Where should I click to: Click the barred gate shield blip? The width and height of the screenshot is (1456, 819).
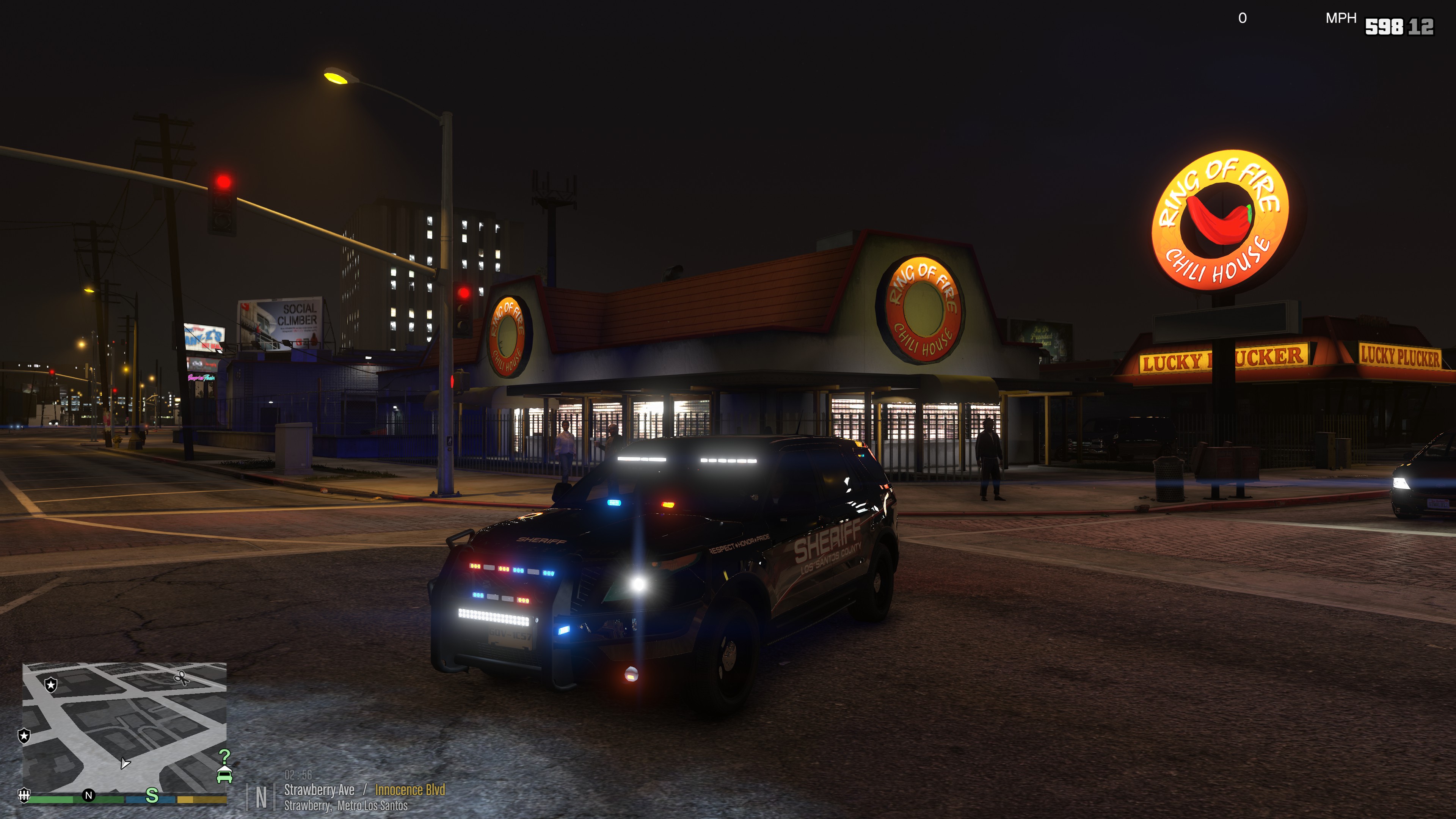[24, 795]
